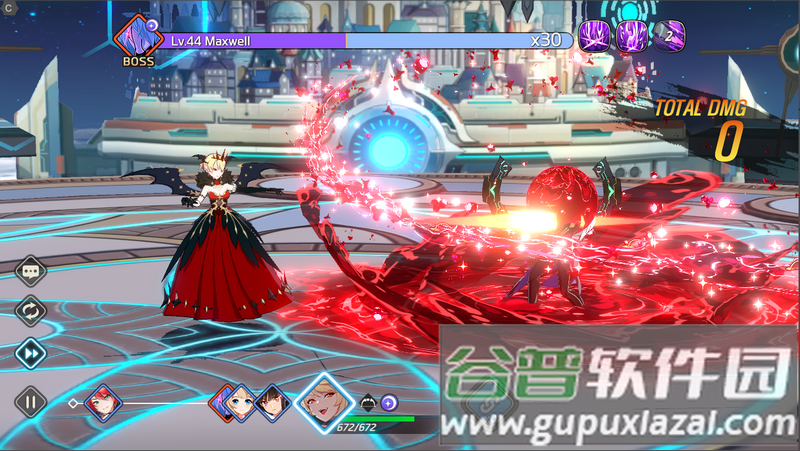Inspect the boss skill icon numbered 2
800x451 pixels.
[668, 37]
